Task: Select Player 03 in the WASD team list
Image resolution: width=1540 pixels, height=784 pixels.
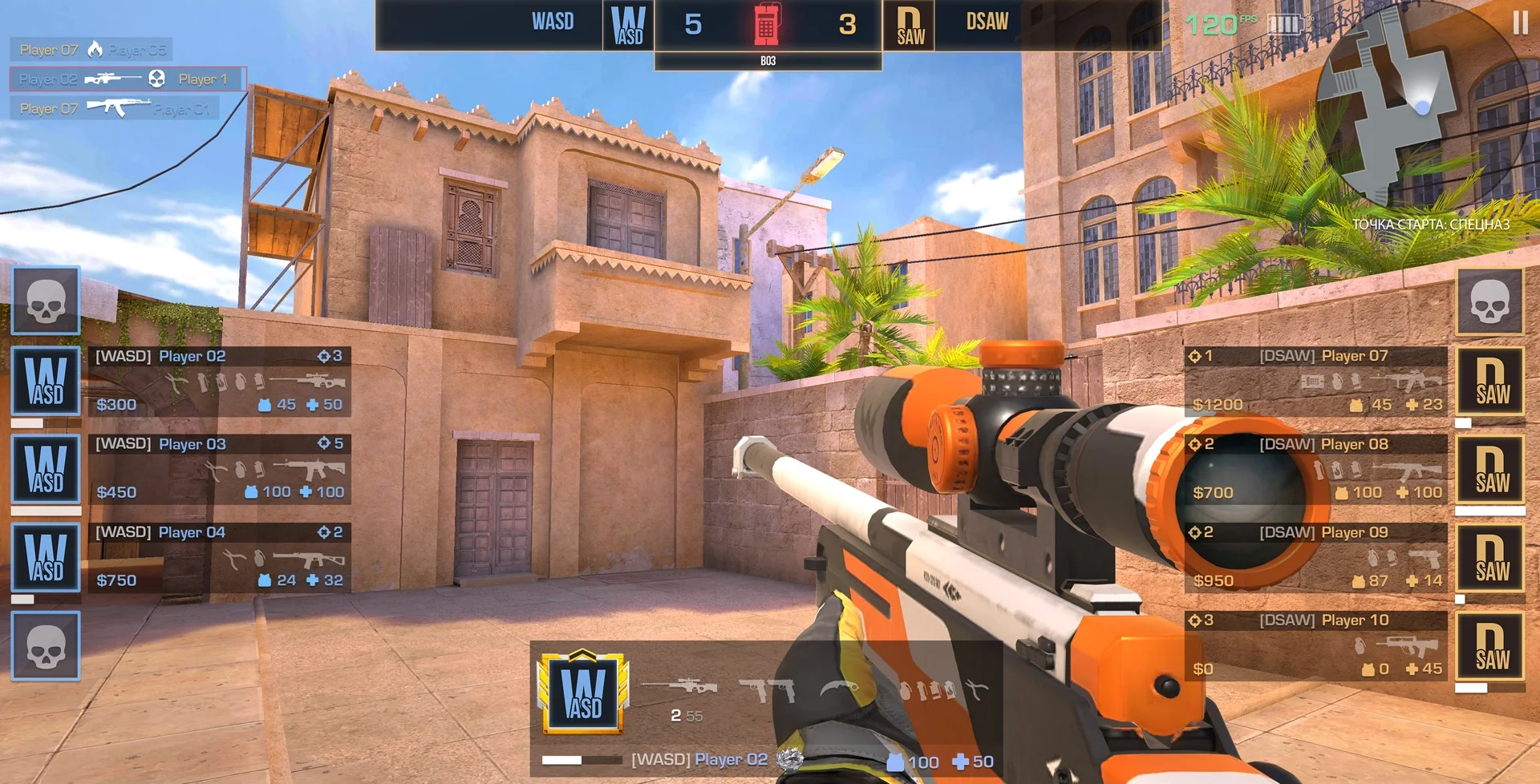Action: pyautogui.click(x=219, y=469)
